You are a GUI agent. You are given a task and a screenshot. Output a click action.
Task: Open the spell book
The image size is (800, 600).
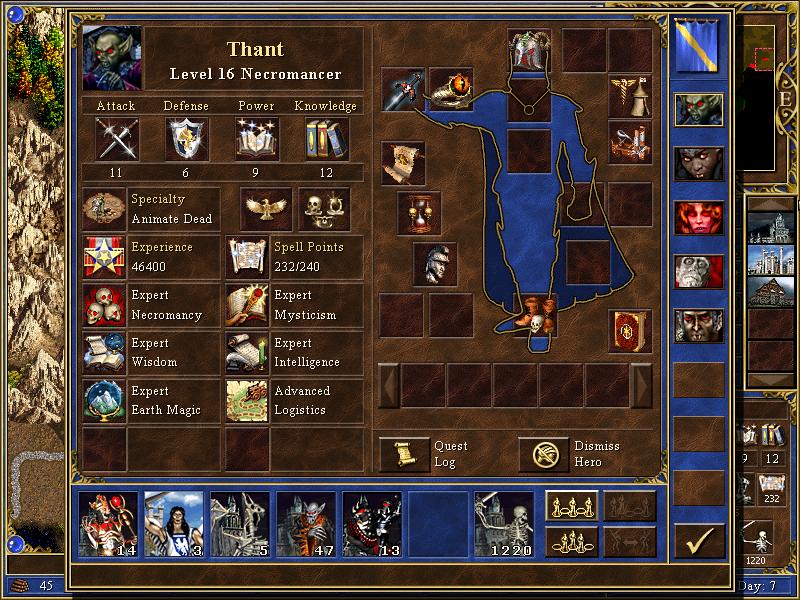click(631, 331)
